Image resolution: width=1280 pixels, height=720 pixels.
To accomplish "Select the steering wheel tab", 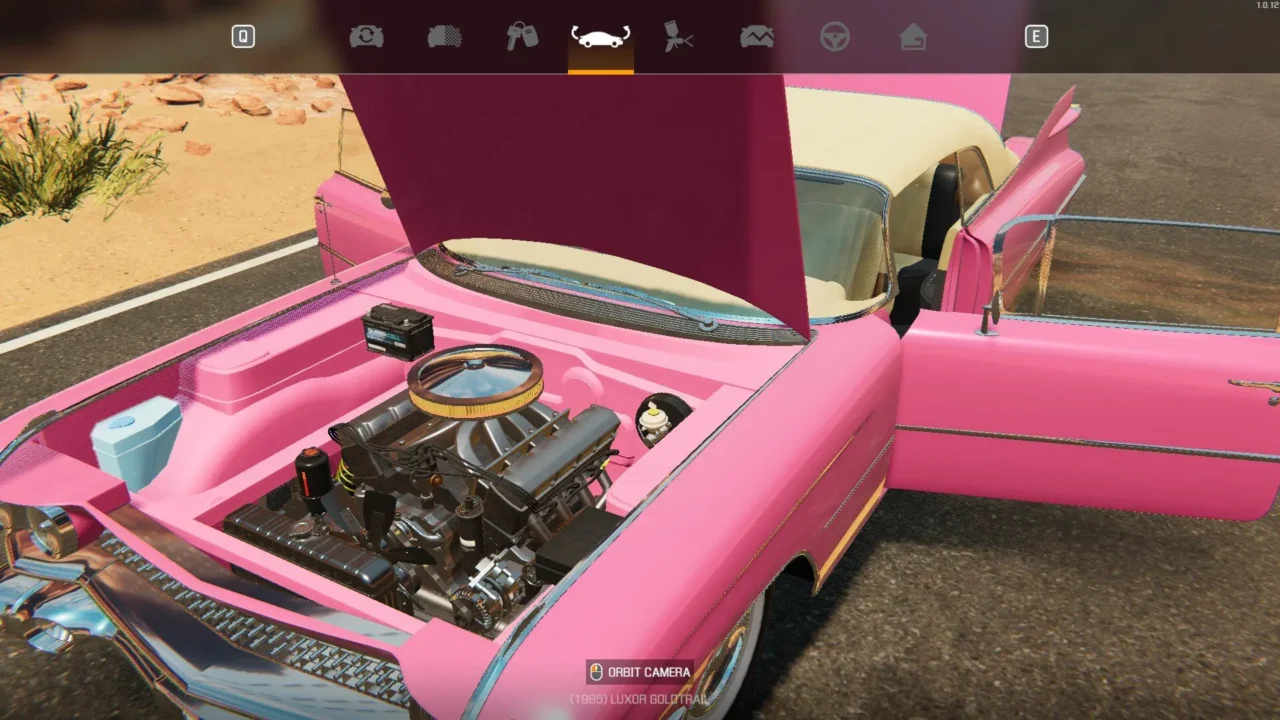I will [x=835, y=37].
